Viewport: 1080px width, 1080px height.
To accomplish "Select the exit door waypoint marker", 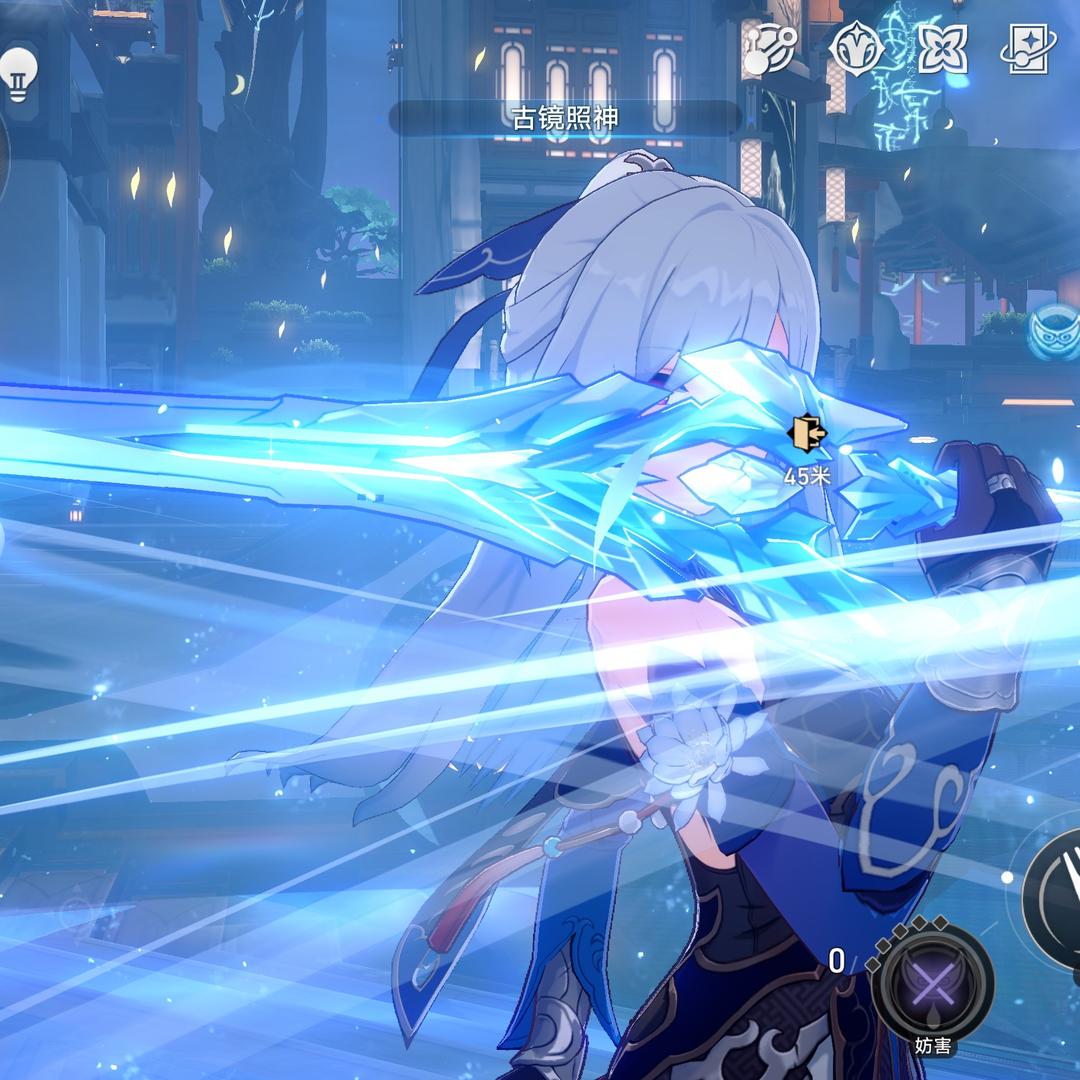I will [807, 433].
